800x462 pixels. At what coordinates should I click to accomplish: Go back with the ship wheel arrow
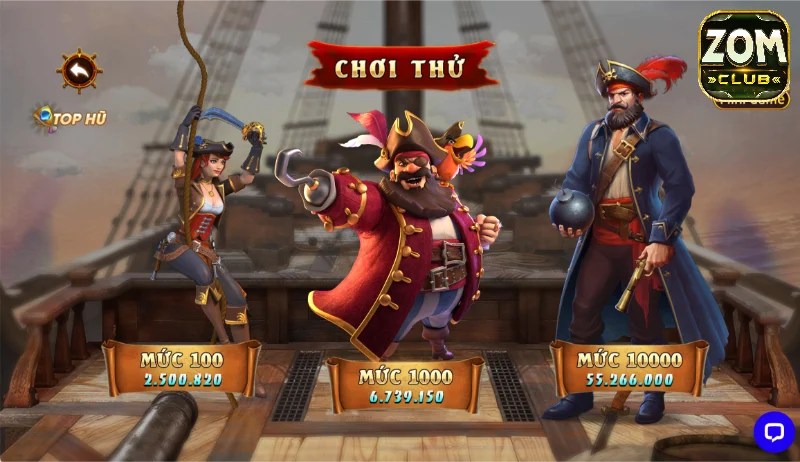(79, 70)
